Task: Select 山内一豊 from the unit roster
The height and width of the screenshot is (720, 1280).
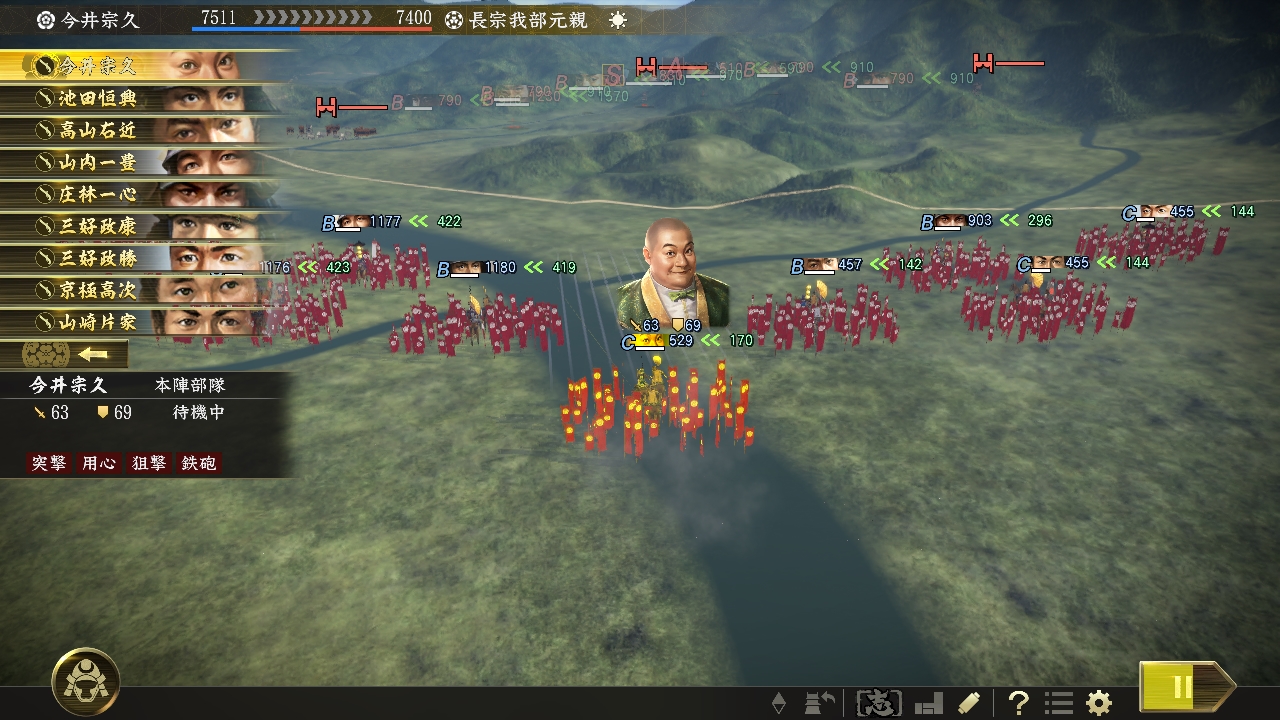Action: [x=140, y=162]
